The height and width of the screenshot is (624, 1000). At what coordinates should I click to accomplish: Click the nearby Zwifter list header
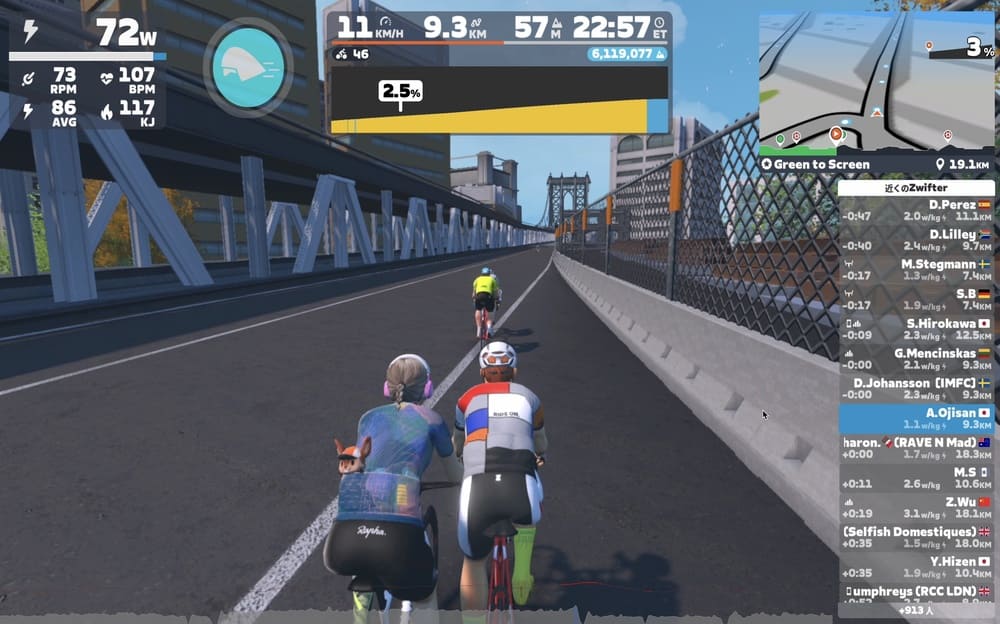click(916, 187)
